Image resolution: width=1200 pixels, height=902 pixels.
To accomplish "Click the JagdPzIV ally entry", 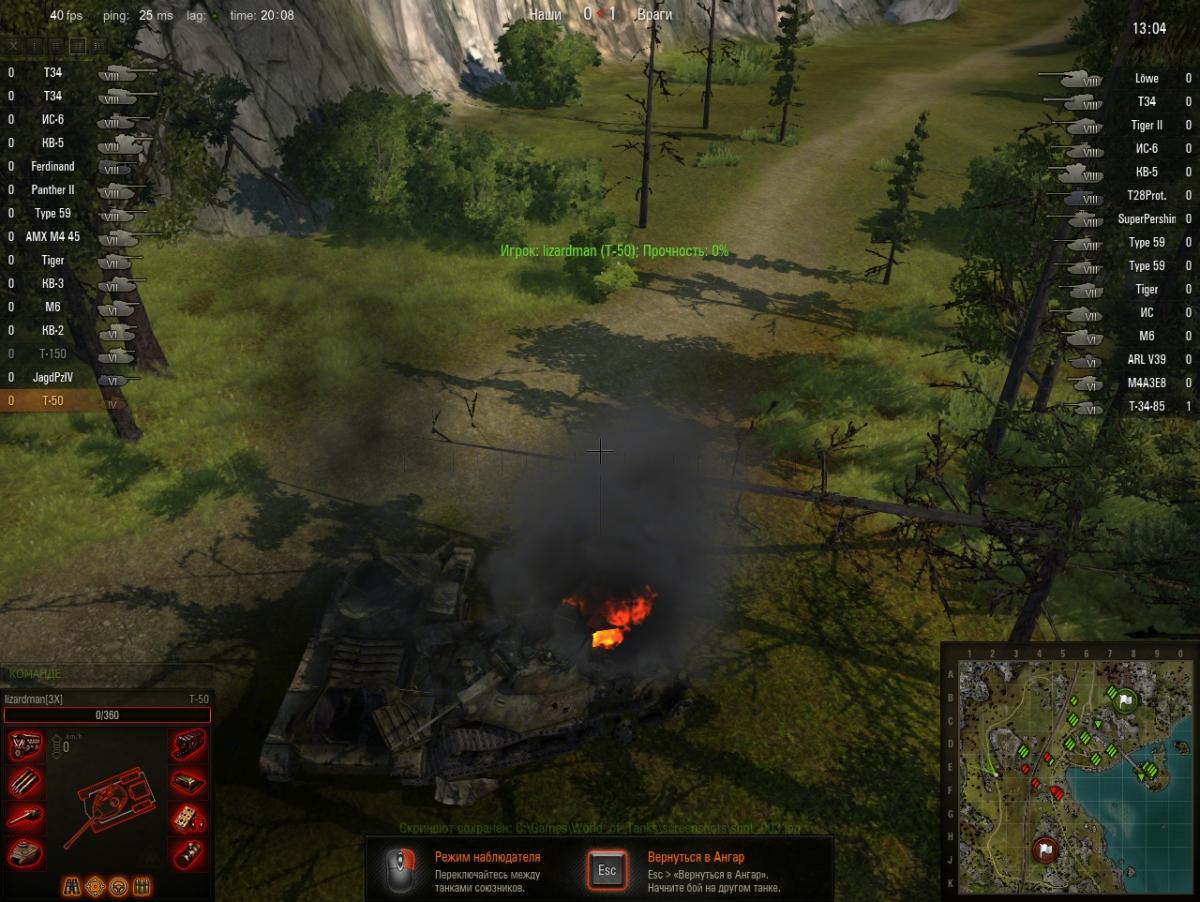I will pyautogui.click(x=53, y=378).
